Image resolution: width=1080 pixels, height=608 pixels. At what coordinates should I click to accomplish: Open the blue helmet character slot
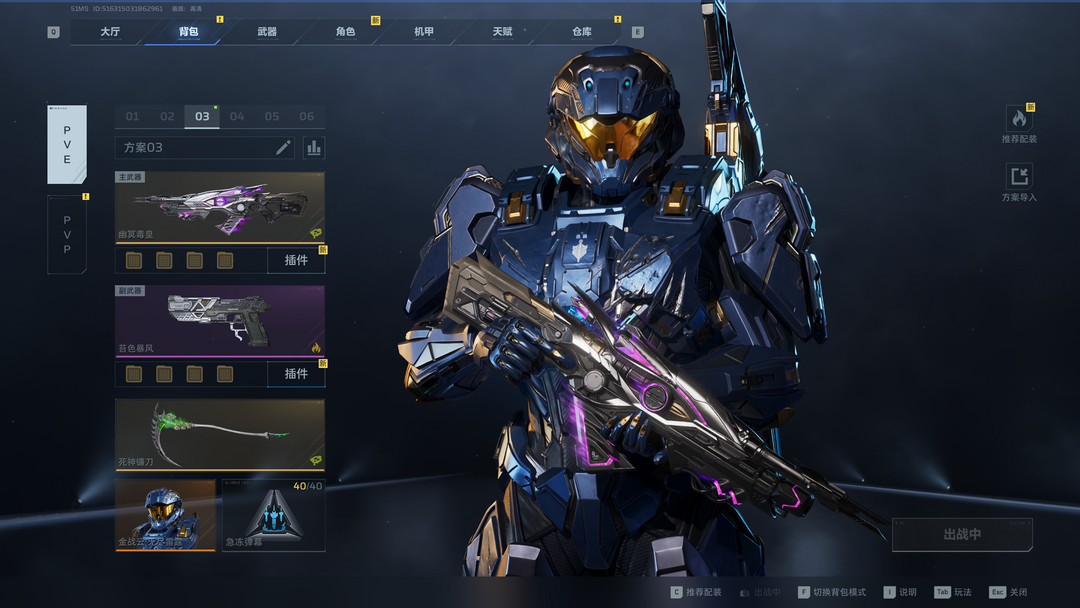(165, 514)
